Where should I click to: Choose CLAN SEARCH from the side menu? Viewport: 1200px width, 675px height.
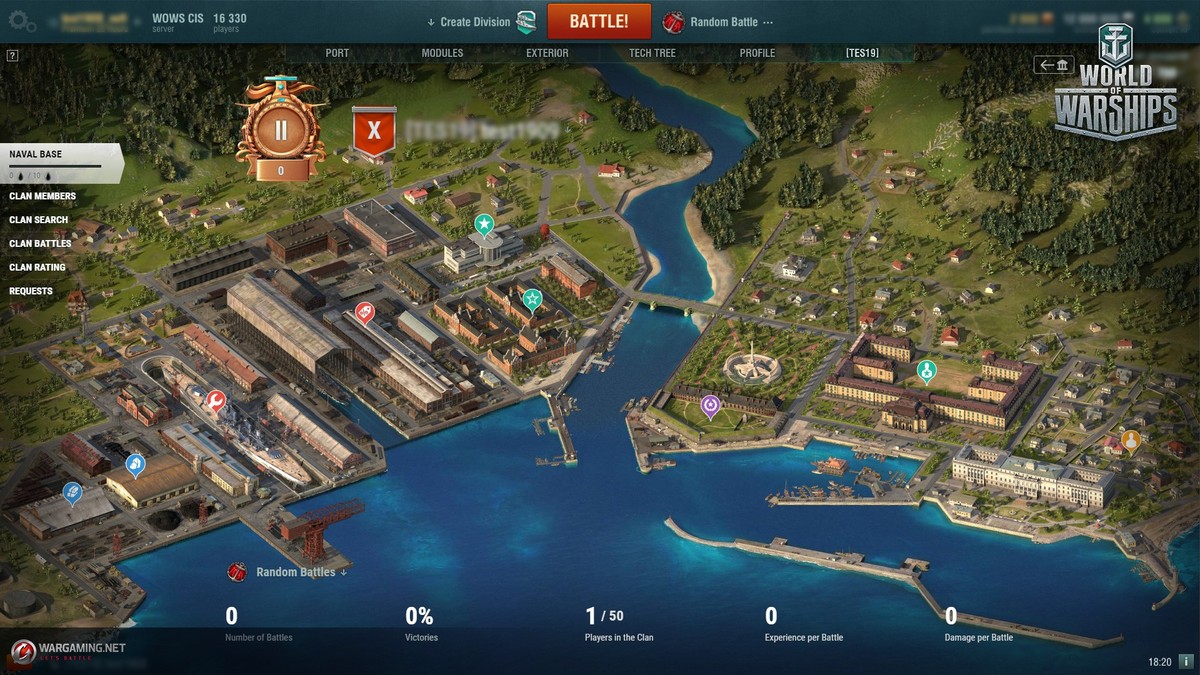point(39,220)
